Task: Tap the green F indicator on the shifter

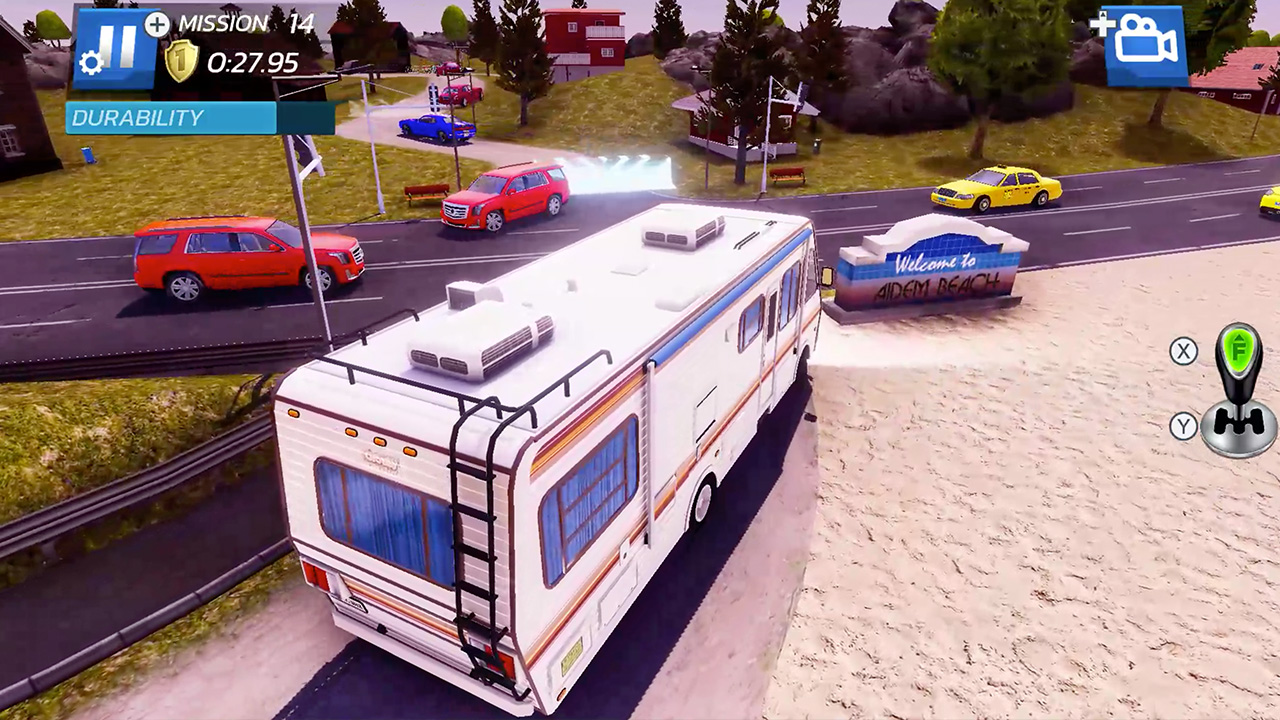Action: (x=1238, y=352)
